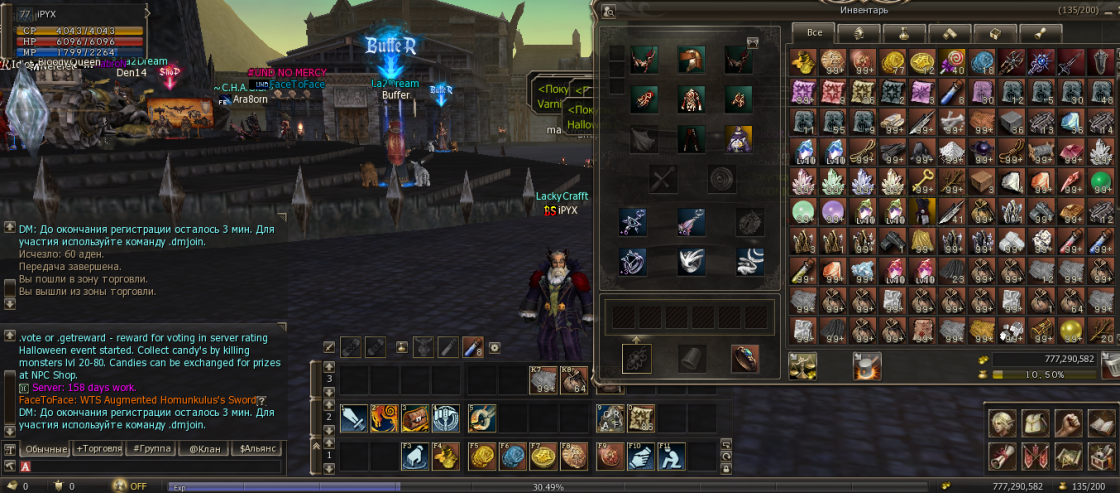Select the equipped helmet slot
This screenshot has width=1120, height=493.
[692, 61]
